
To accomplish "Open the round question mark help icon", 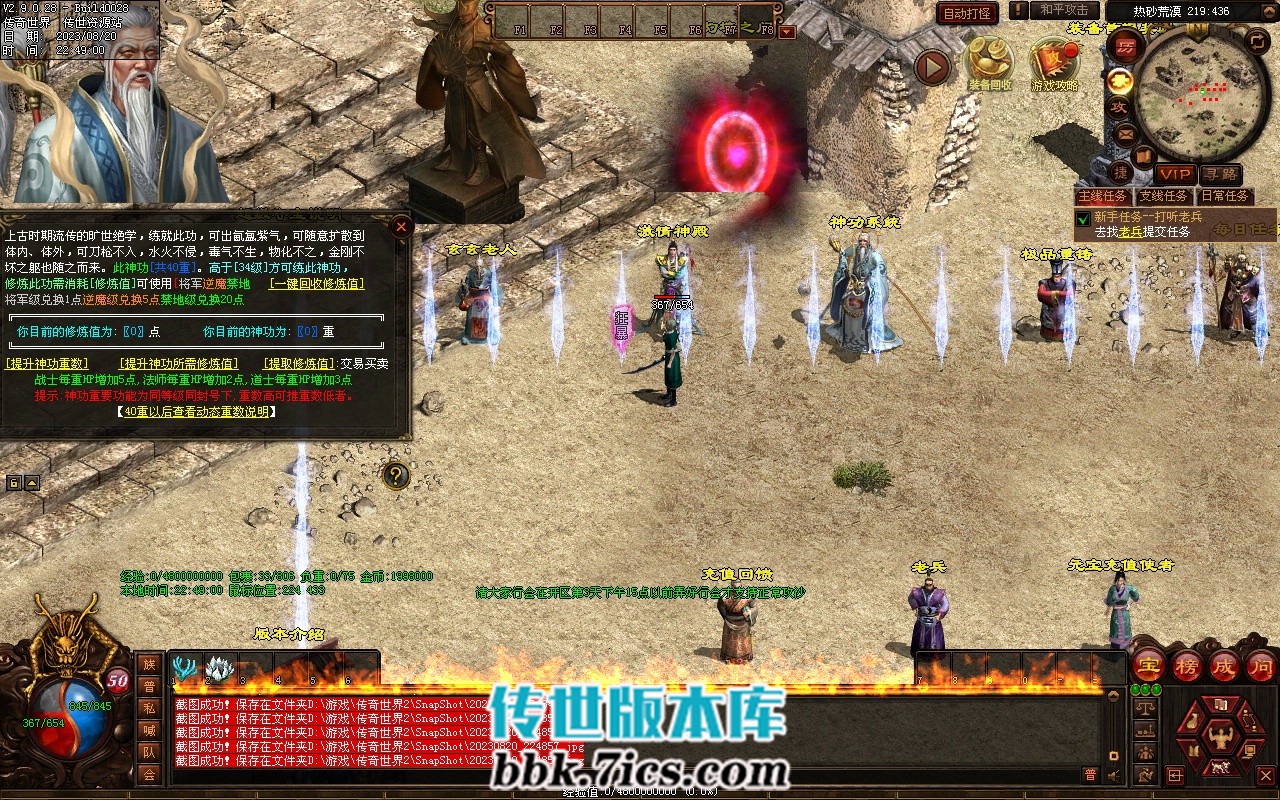I will [x=396, y=475].
